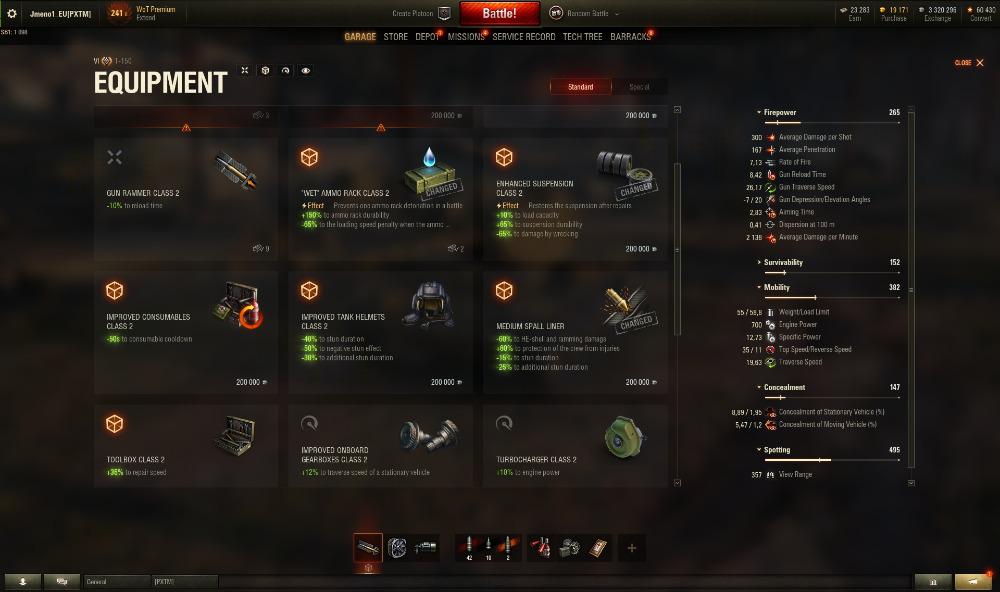The image size is (1000, 592).
Task: Select the Gun Rammer Class 2 card
Action: pos(186,199)
